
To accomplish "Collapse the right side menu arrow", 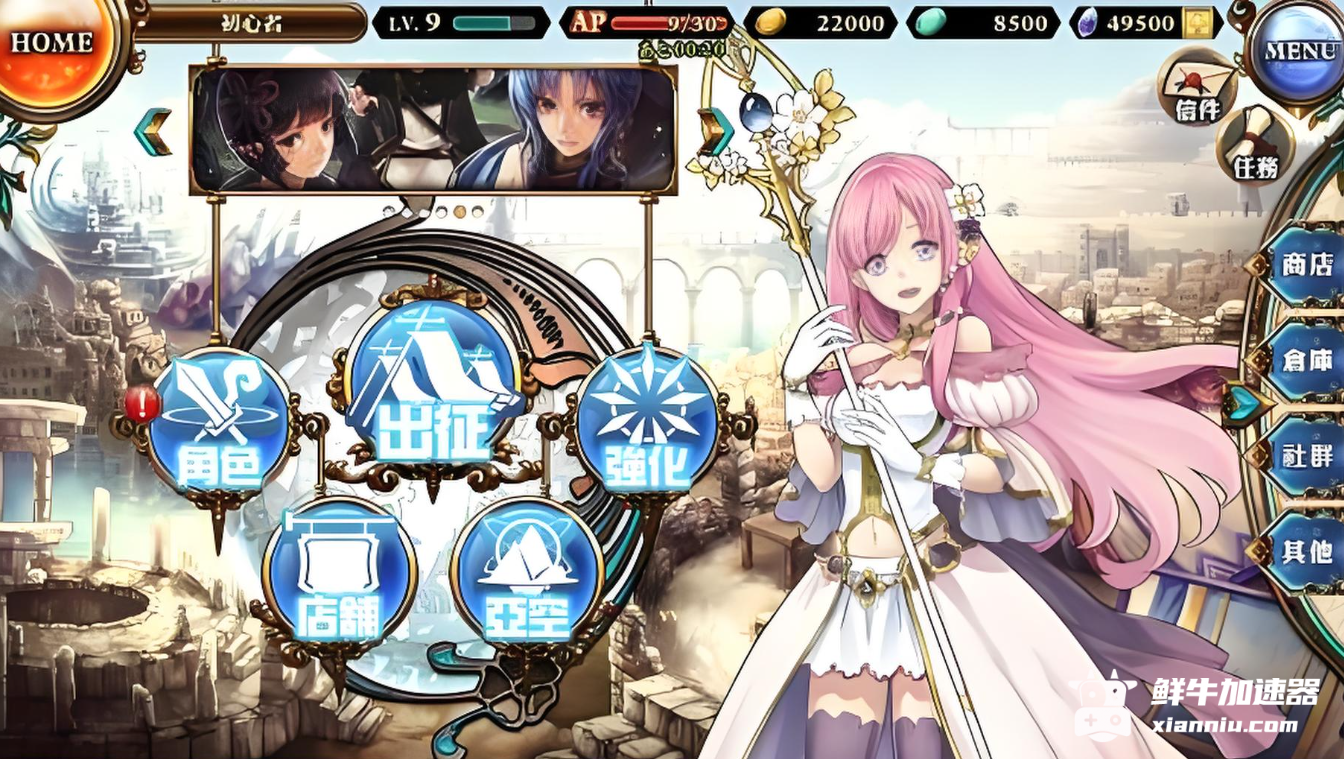I will click(x=1244, y=404).
